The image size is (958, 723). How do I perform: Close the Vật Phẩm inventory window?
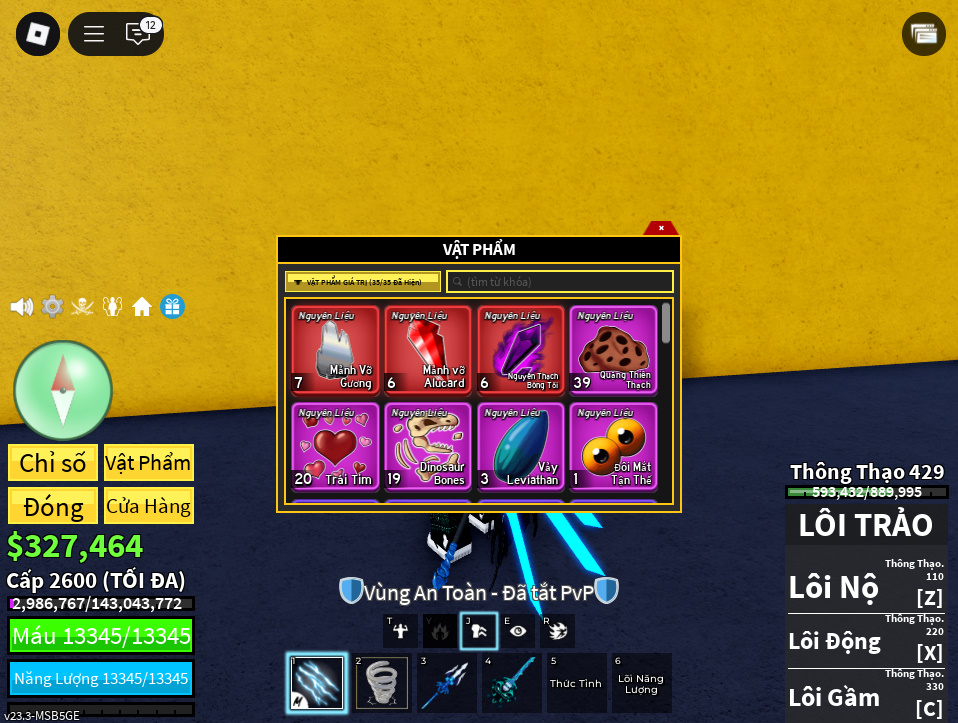(x=661, y=228)
